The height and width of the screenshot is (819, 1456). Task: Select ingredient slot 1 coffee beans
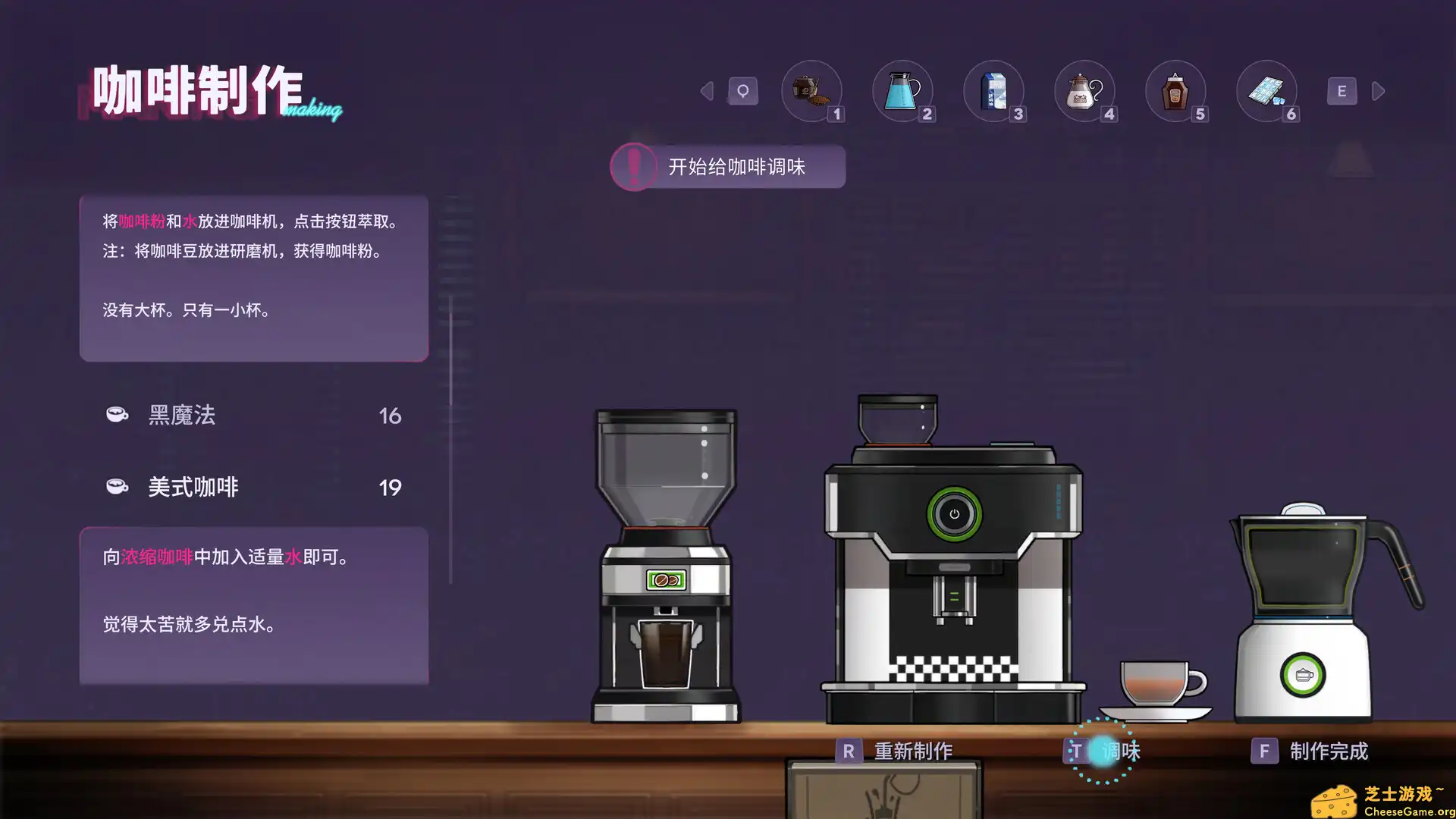(811, 89)
